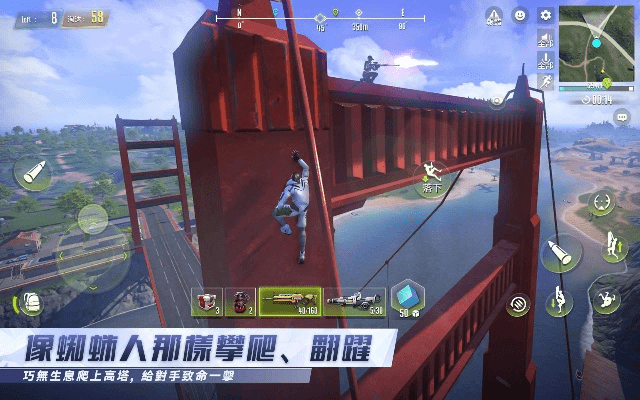This screenshot has height=400, width=640.
Task: Select the medkit slot with 3 remaining
Action: coord(207,301)
